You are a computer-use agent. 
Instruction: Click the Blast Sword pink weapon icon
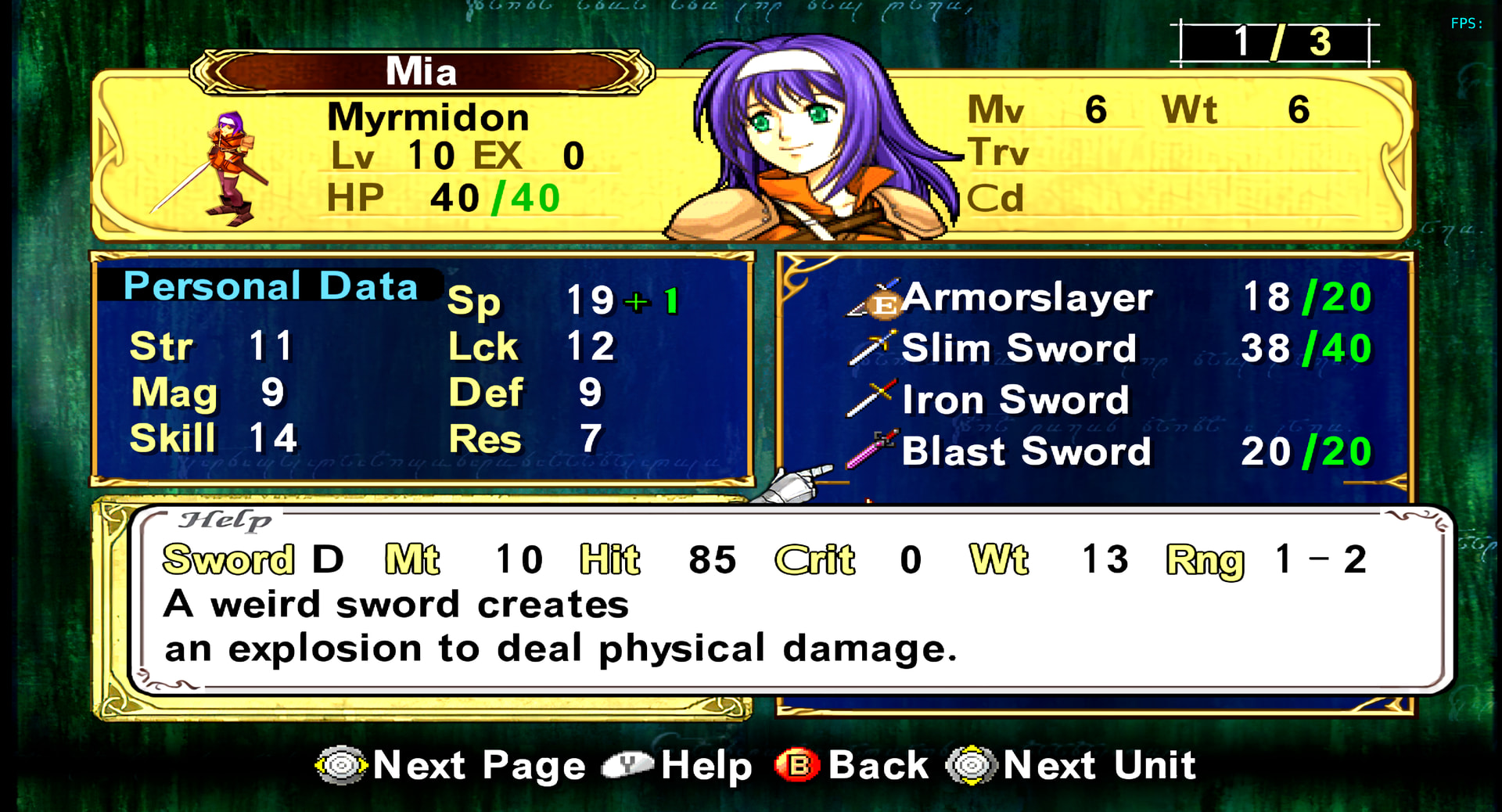coord(871,451)
